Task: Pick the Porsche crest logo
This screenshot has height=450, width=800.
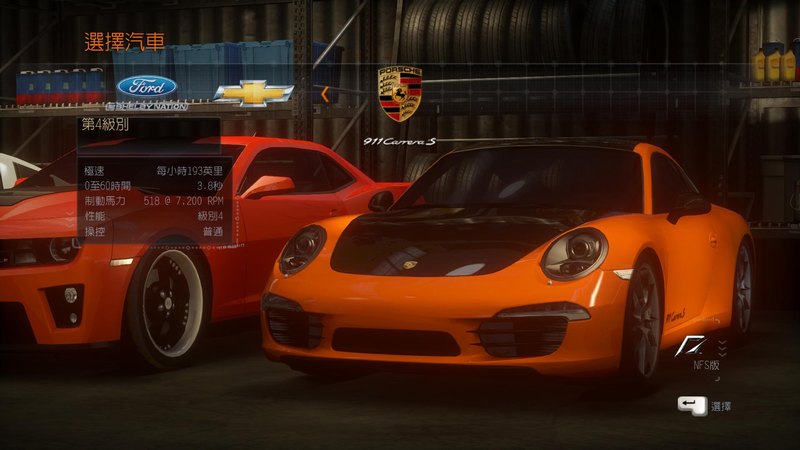Action: [x=399, y=94]
